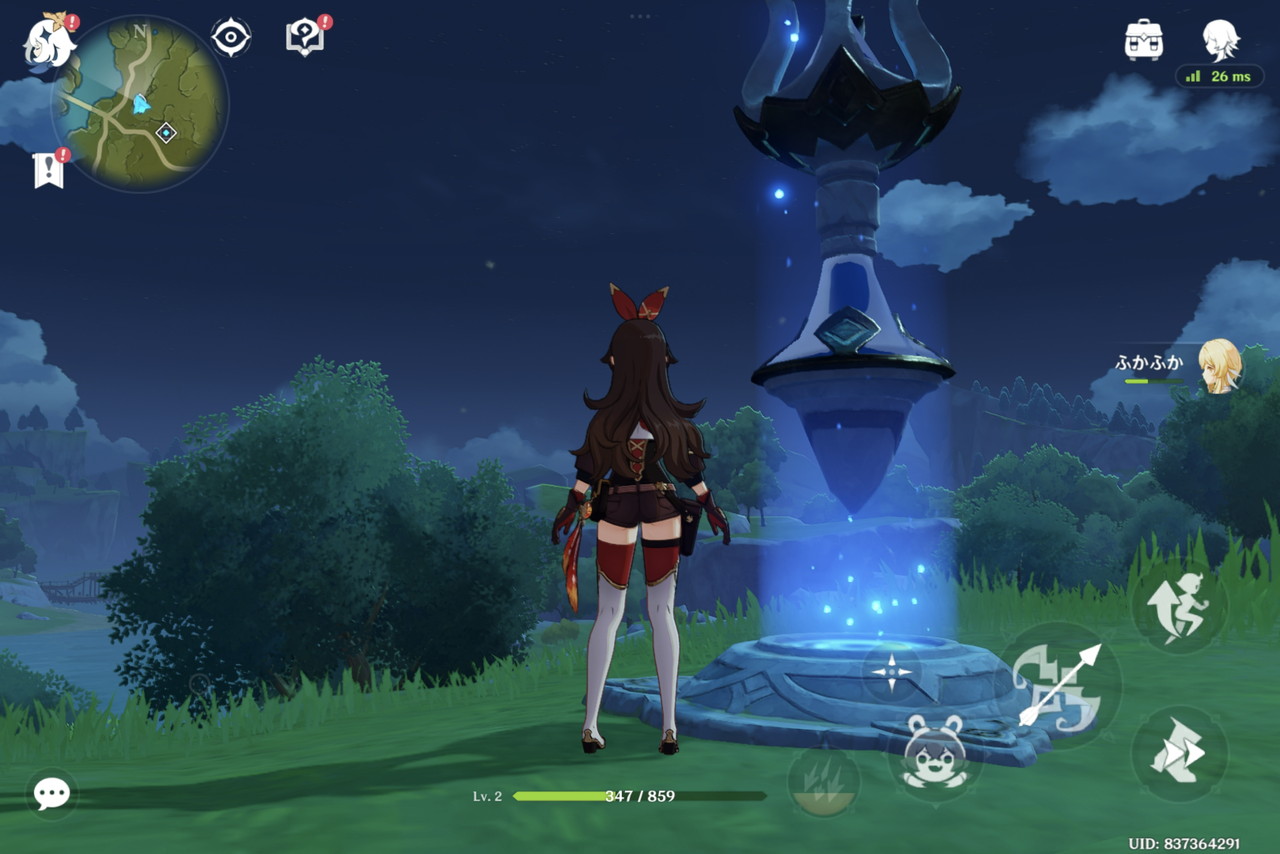1280x854 pixels.
Task: Toggle elemental sight eye icon
Action: click(231, 38)
